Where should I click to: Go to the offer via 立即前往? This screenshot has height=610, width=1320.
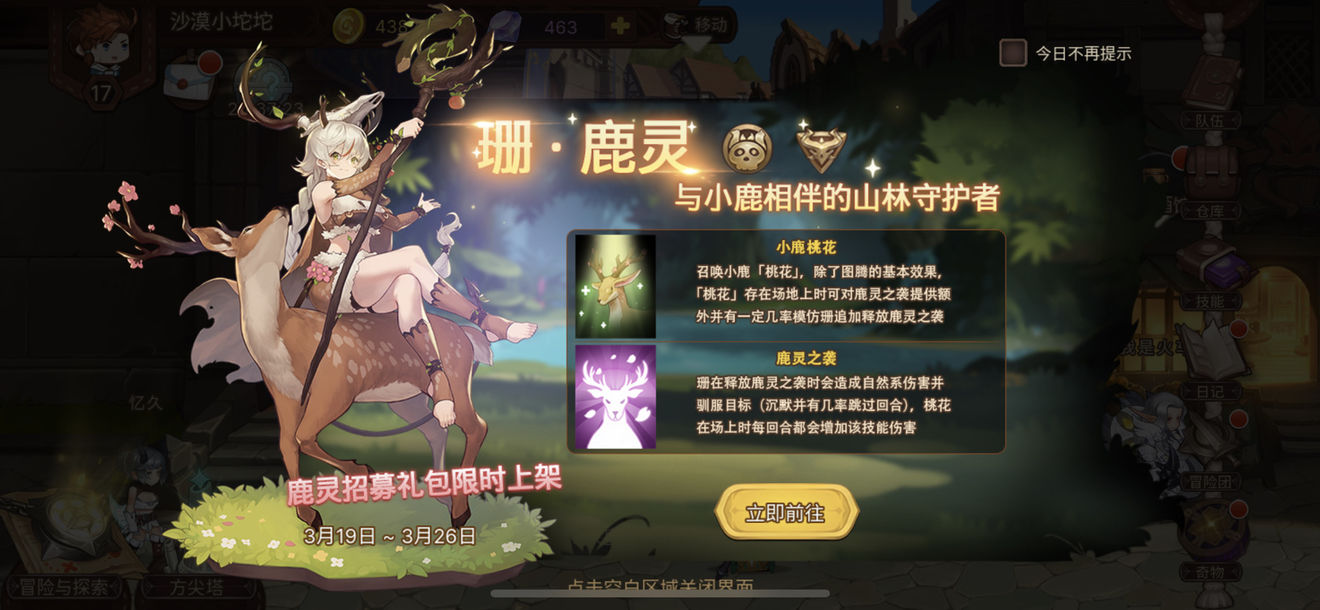tap(786, 513)
